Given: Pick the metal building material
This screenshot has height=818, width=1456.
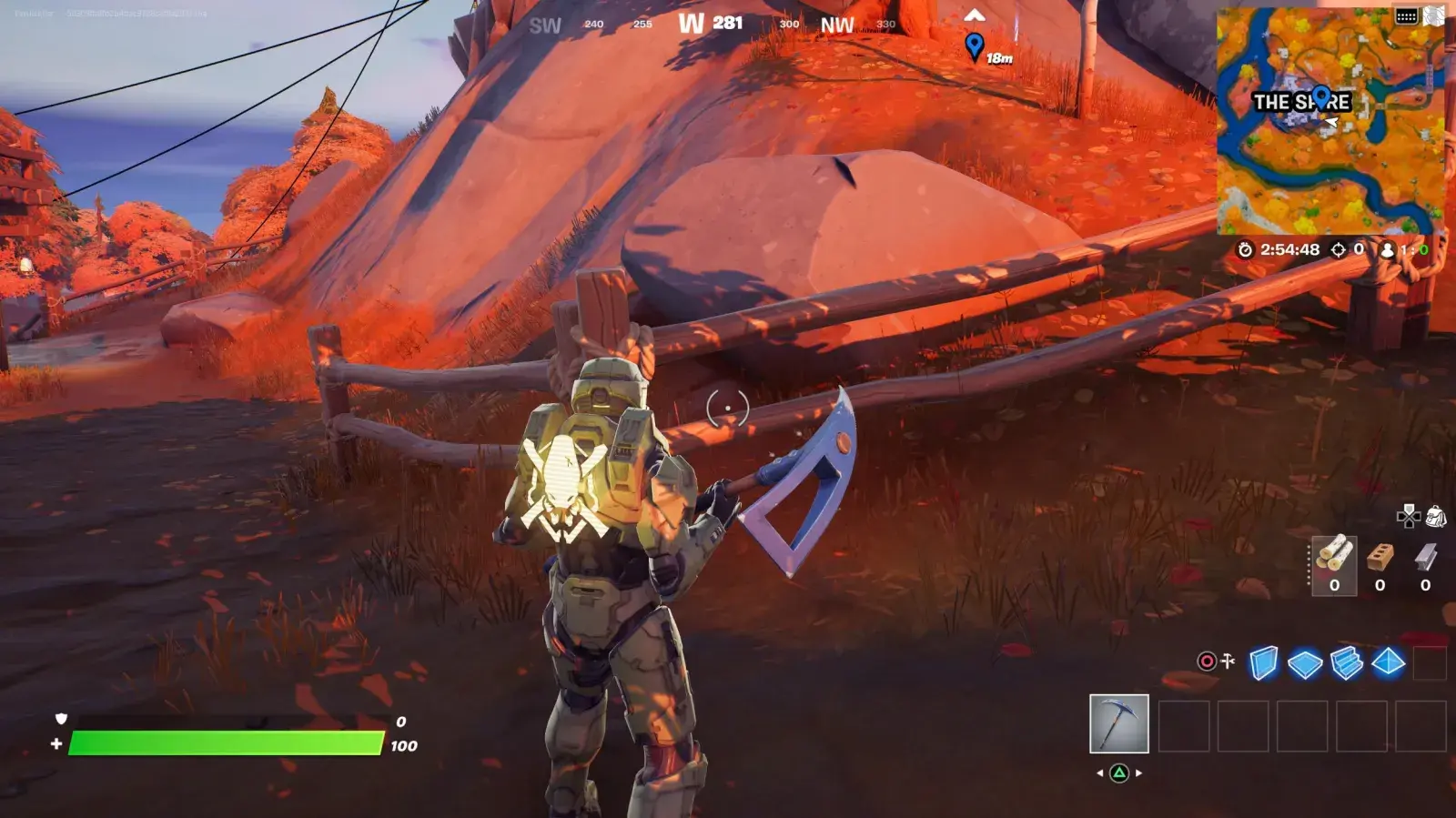Looking at the screenshot, I should tap(1425, 565).
